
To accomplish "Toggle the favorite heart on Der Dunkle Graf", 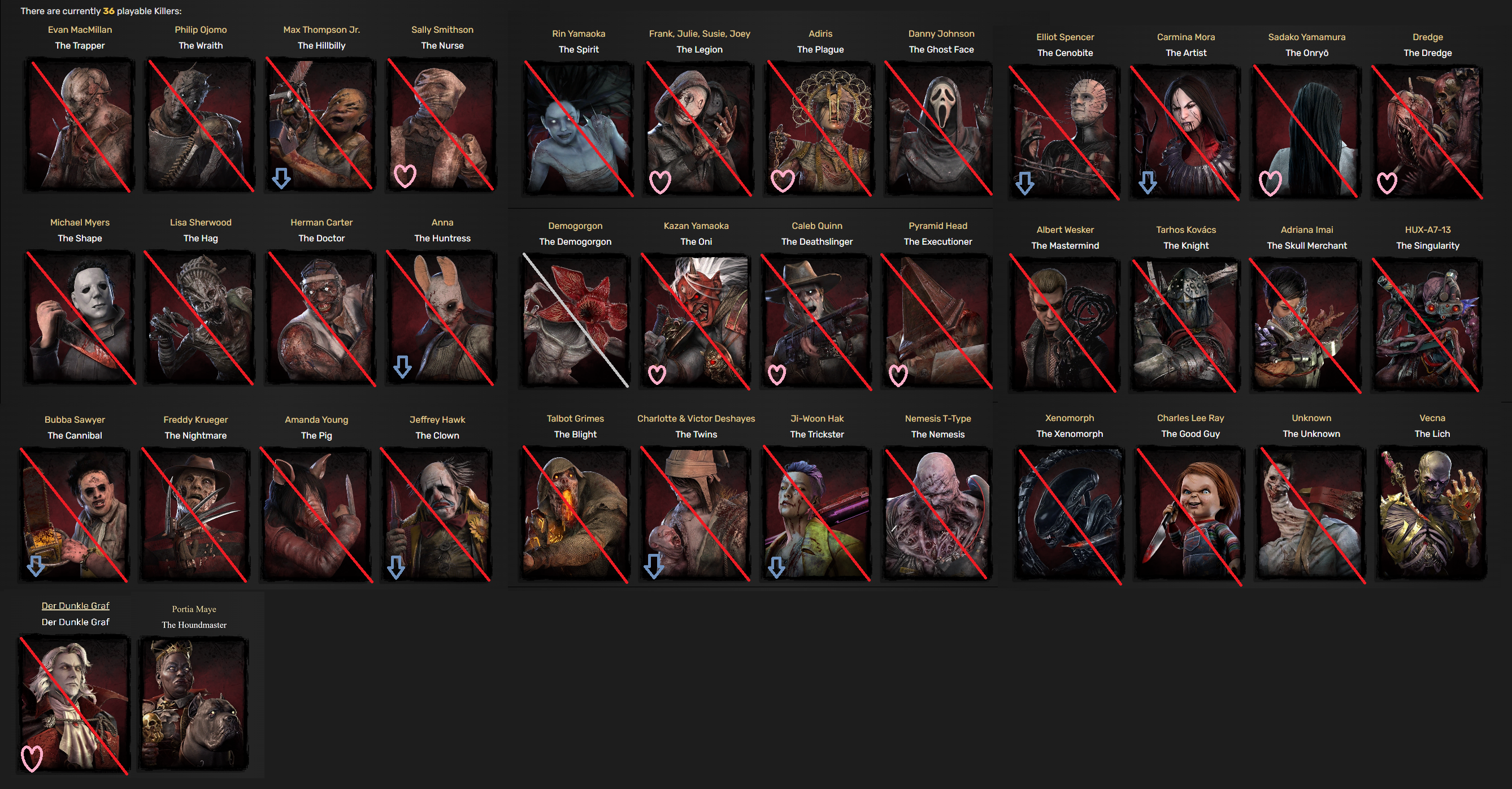I will tap(32, 760).
